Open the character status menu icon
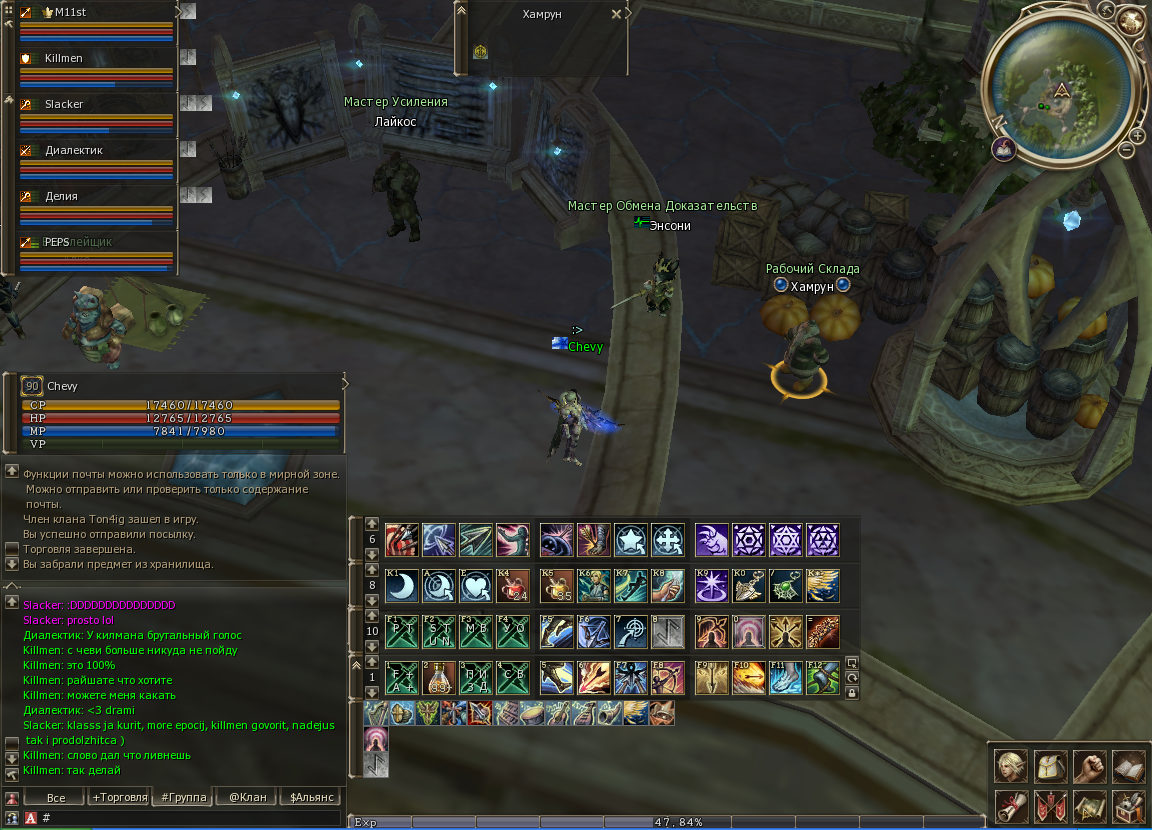Image resolution: width=1152 pixels, height=830 pixels. 1011,767
